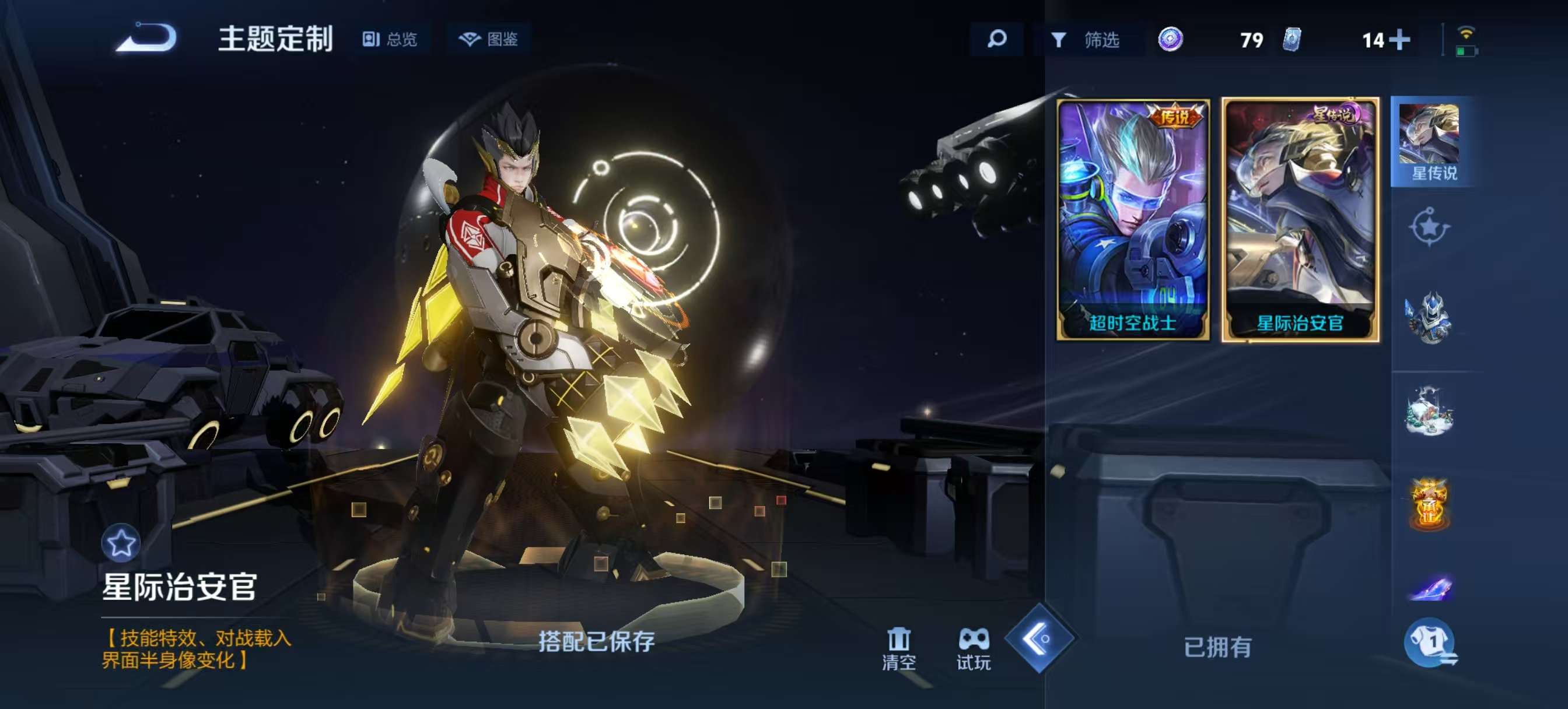Open the 图鉴 tab
1568x709 pixels.
point(491,39)
